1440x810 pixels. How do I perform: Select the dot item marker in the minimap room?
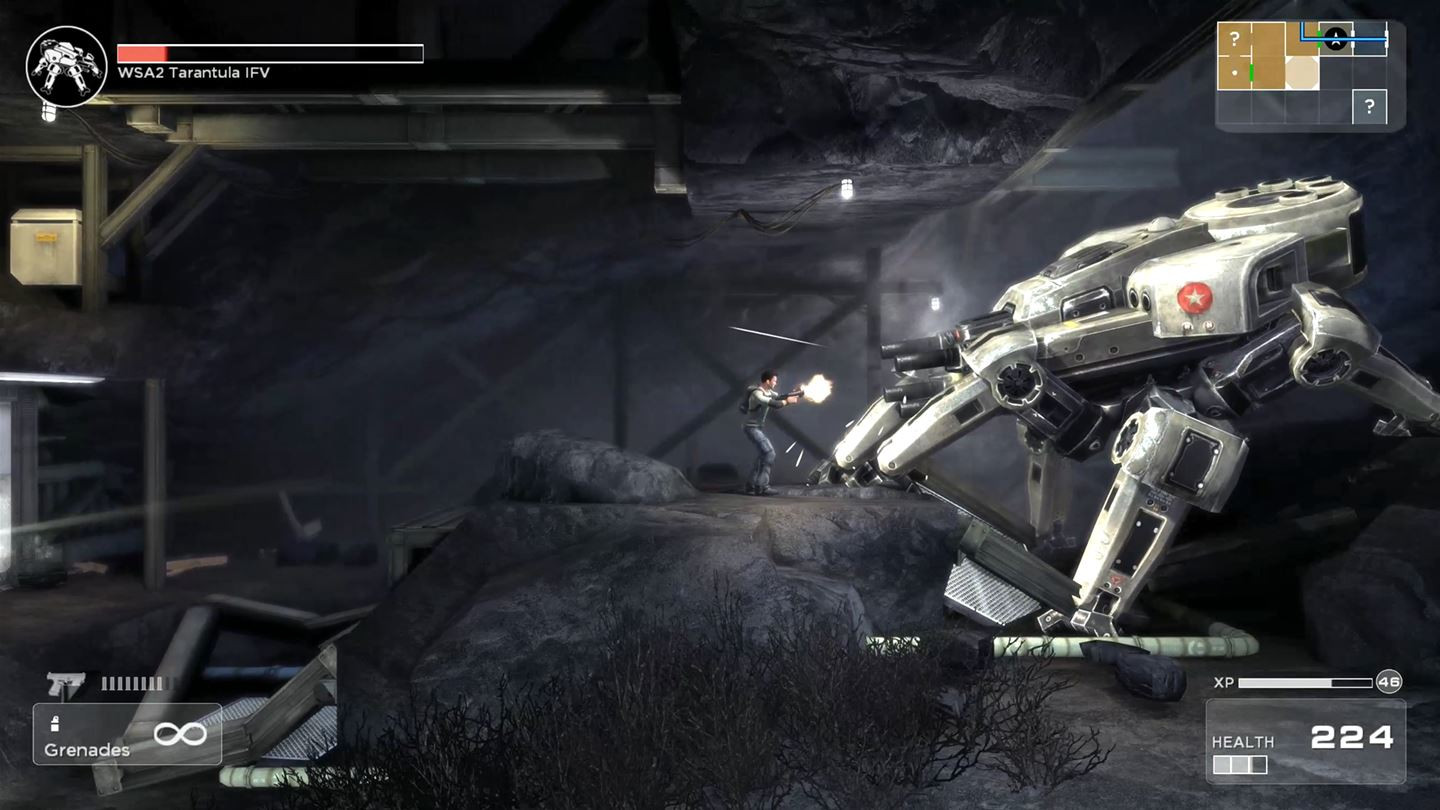point(1234,73)
